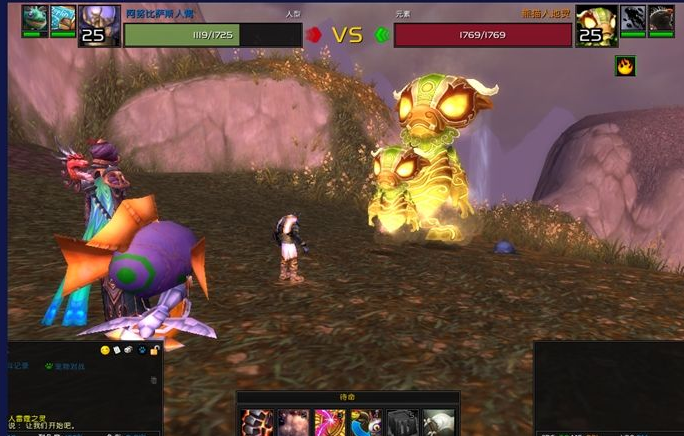684x436 pixels.
Task: Toggle the orange padlock on the chat frame
Action: [x=155, y=350]
